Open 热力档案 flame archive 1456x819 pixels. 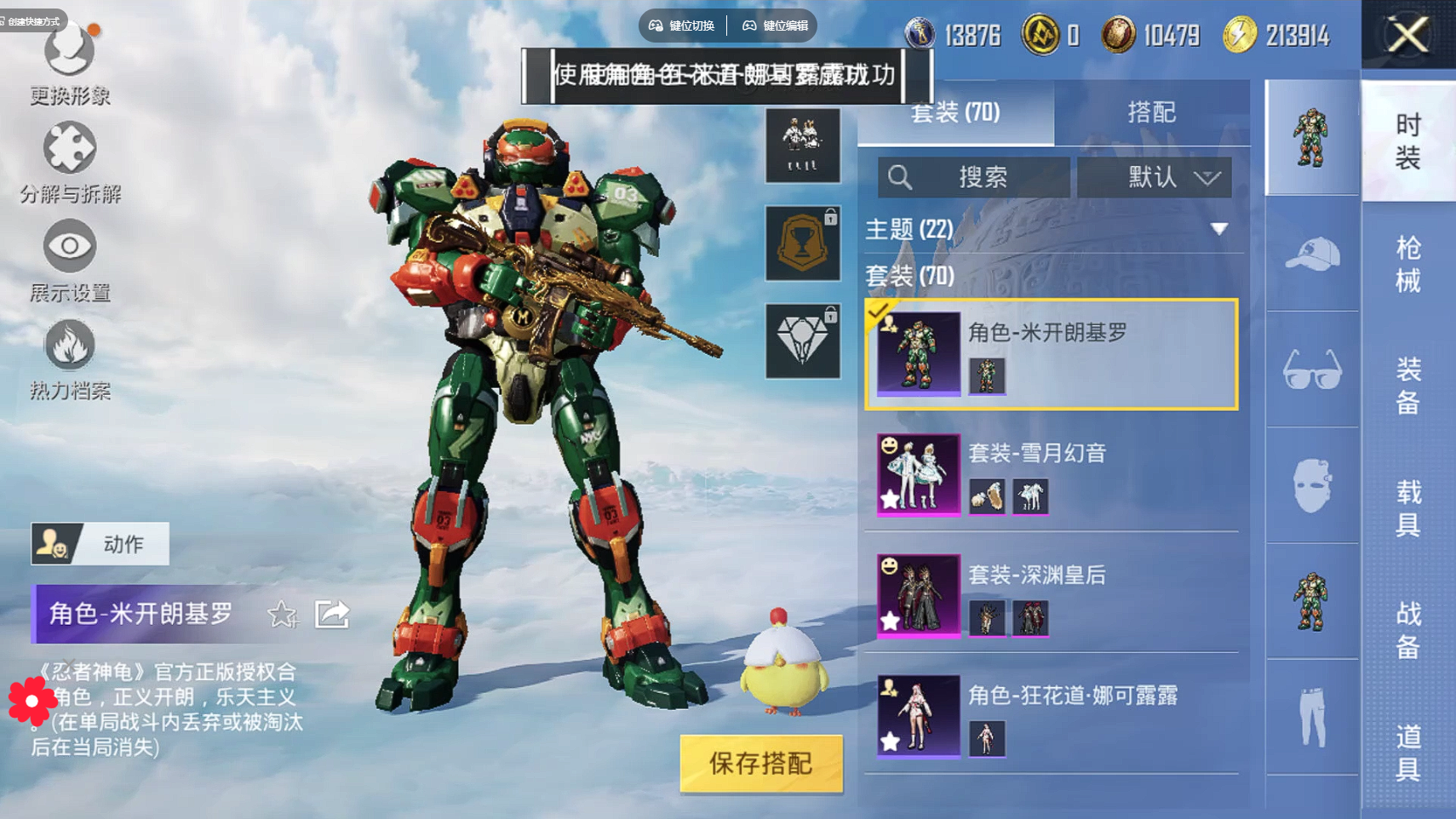tap(70, 358)
